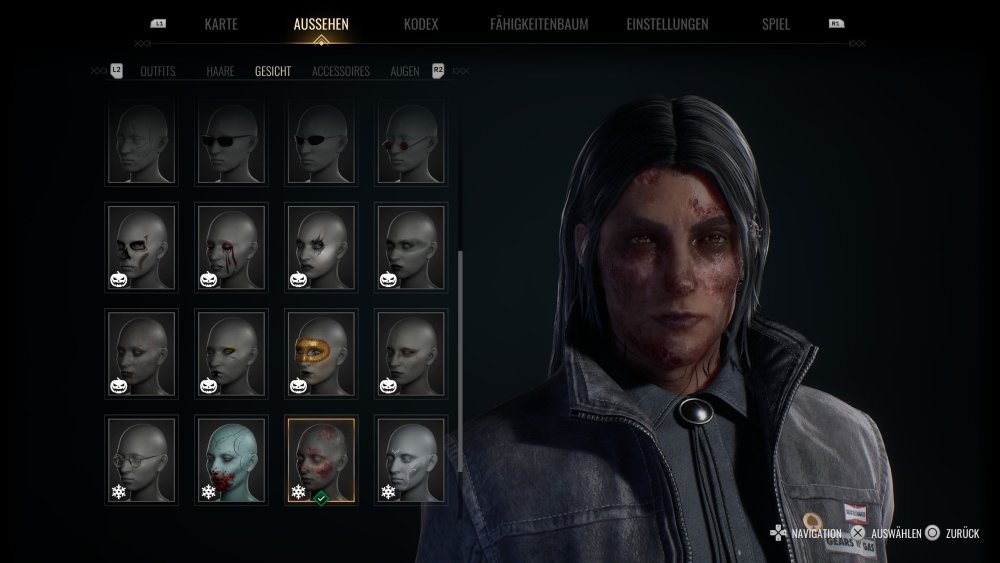The height and width of the screenshot is (563, 1000).
Task: Select the Spiel tab
Action: (x=775, y=24)
